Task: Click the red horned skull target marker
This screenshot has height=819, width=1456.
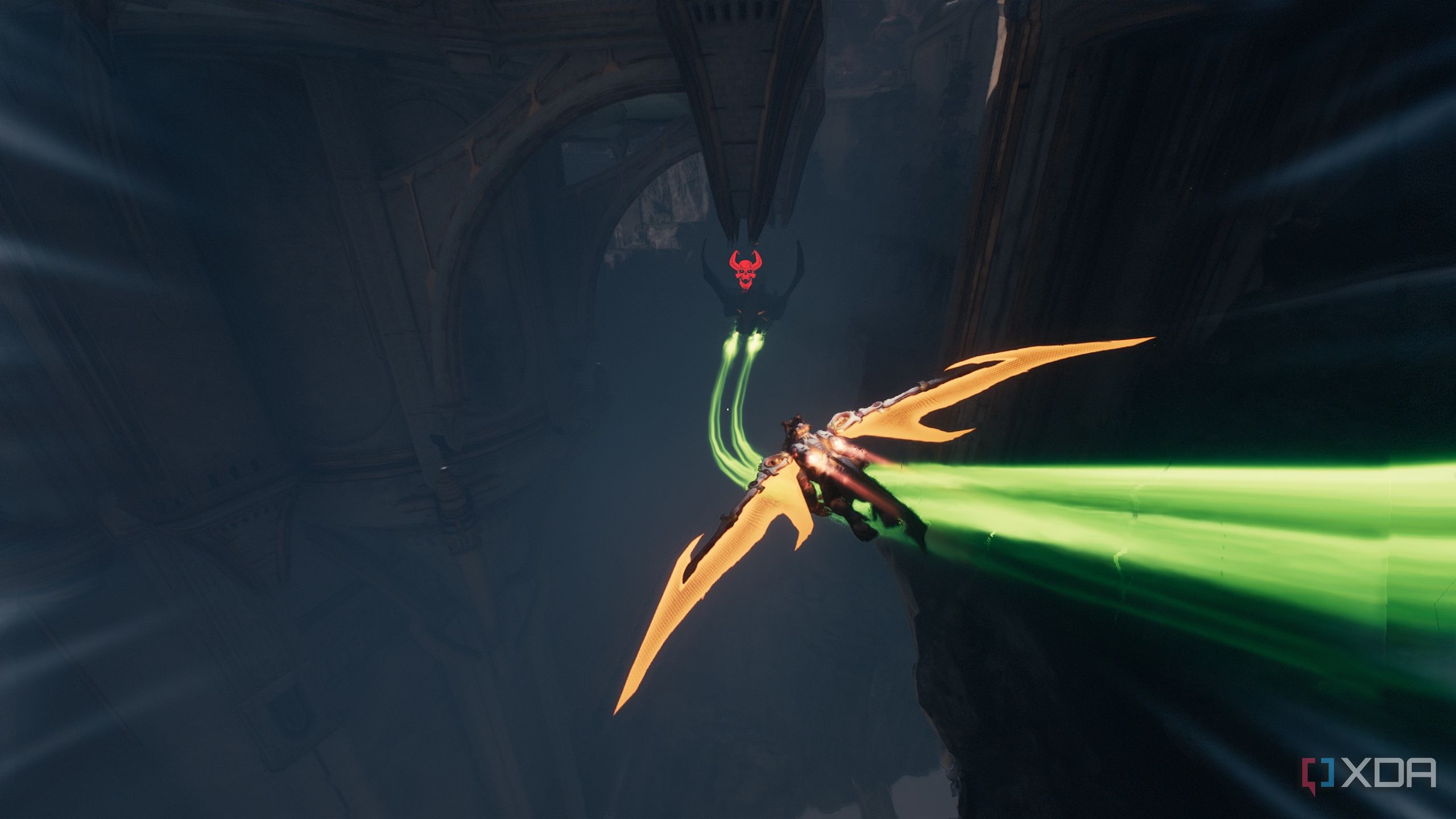Action: pos(744,270)
